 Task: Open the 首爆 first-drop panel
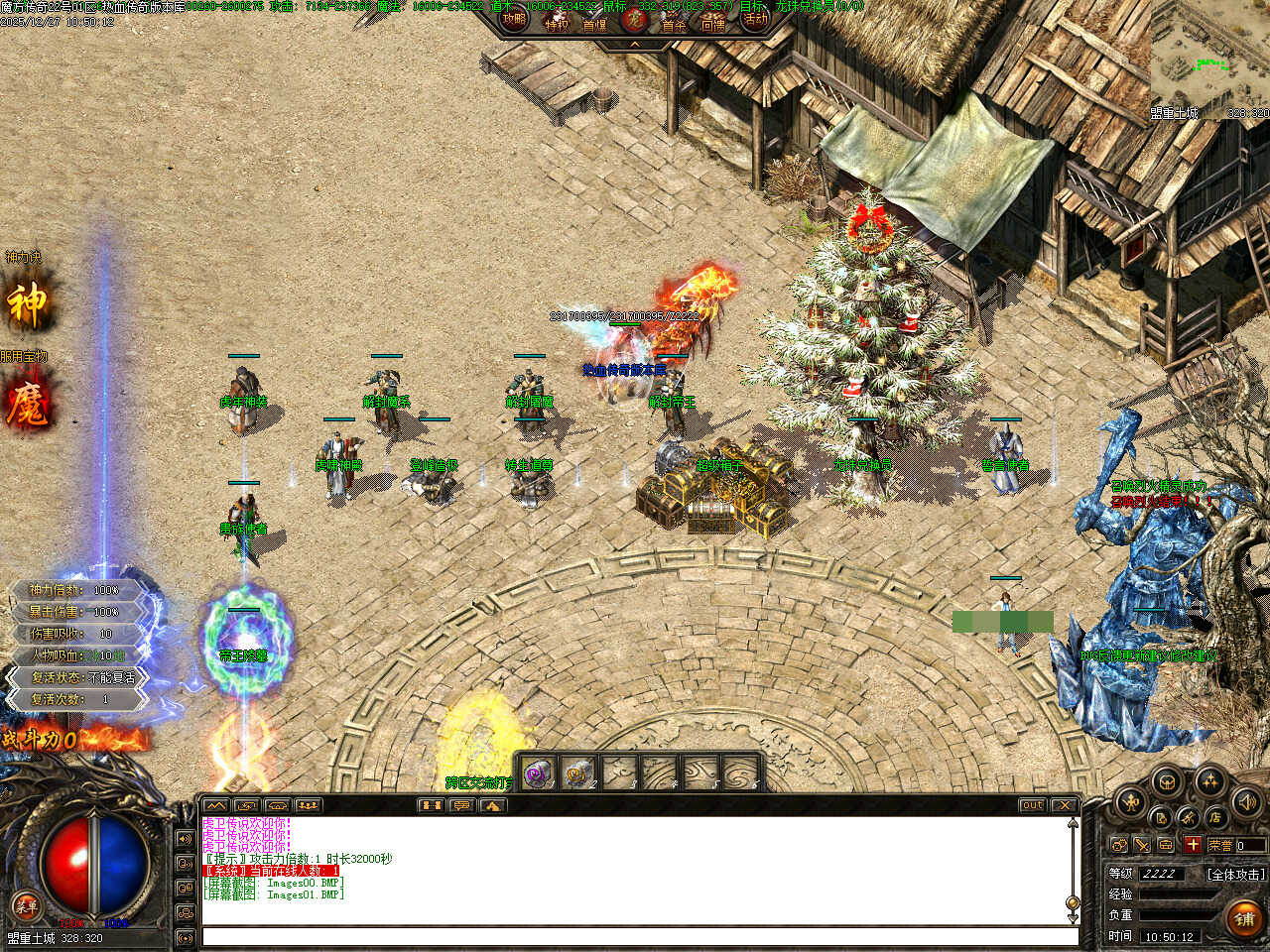(595, 22)
